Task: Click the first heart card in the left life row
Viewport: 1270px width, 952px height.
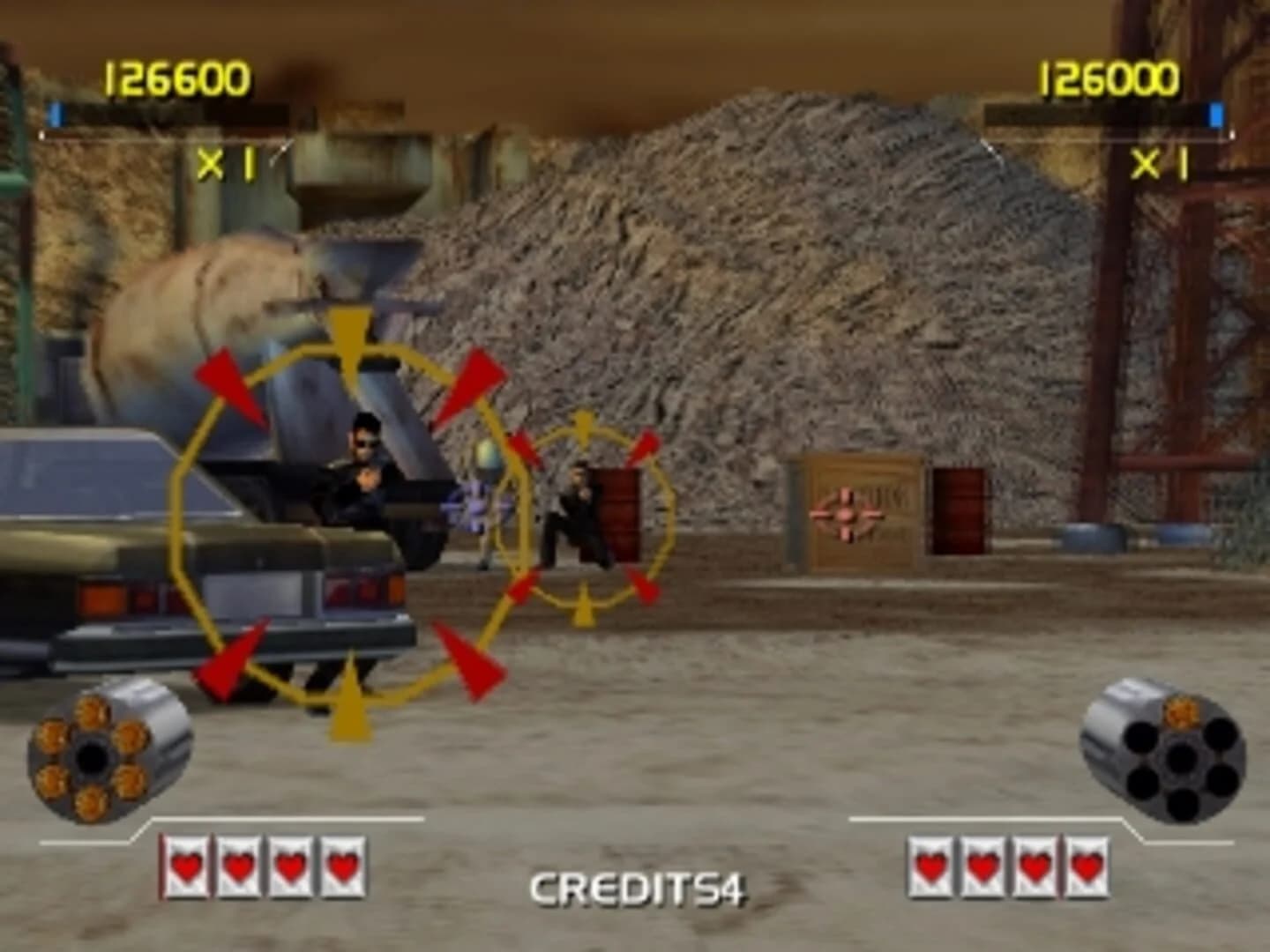Action: click(x=187, y=868)
